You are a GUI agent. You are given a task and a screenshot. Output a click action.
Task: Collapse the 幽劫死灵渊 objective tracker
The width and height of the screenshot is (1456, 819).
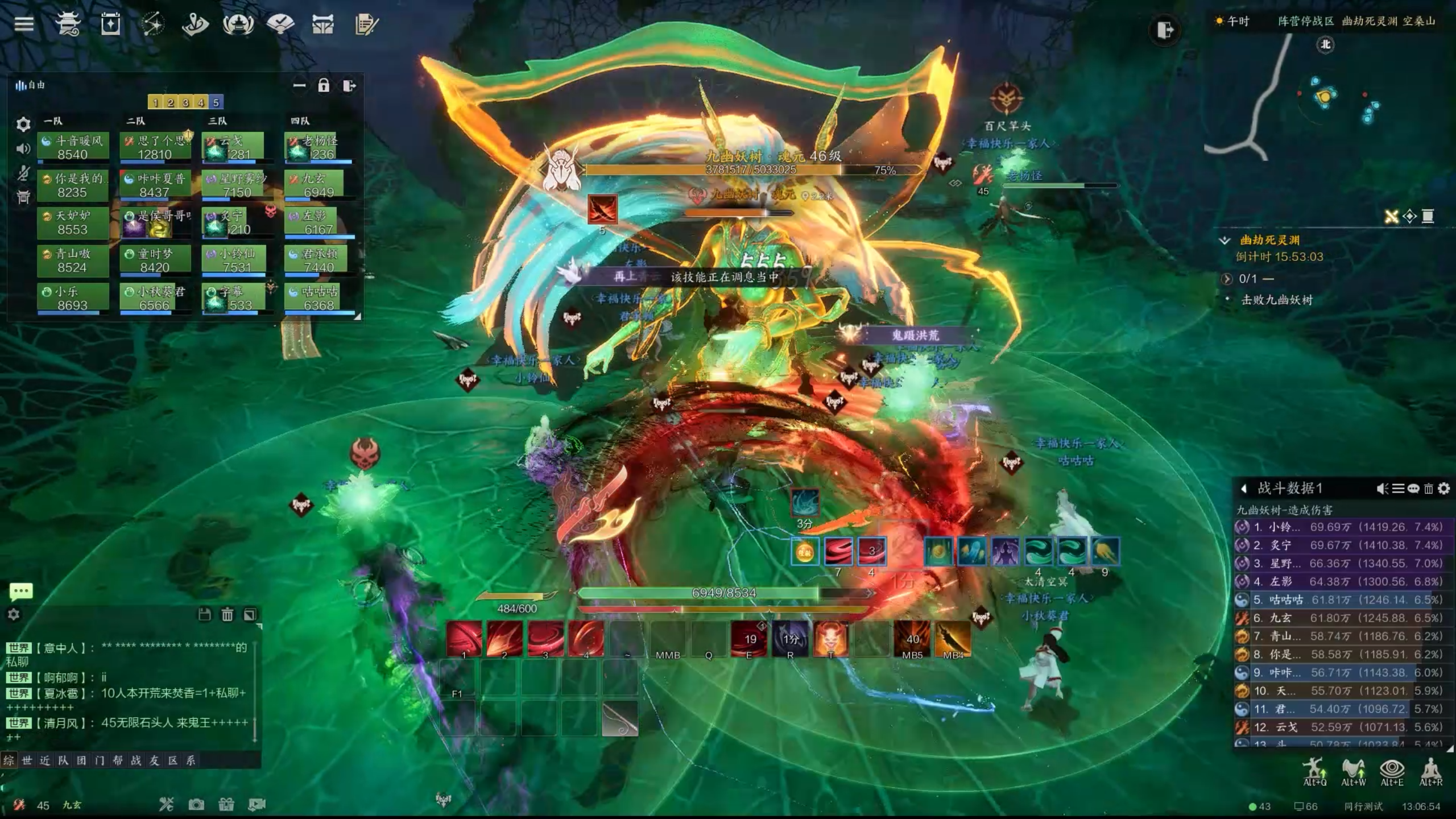[1225, 241]
